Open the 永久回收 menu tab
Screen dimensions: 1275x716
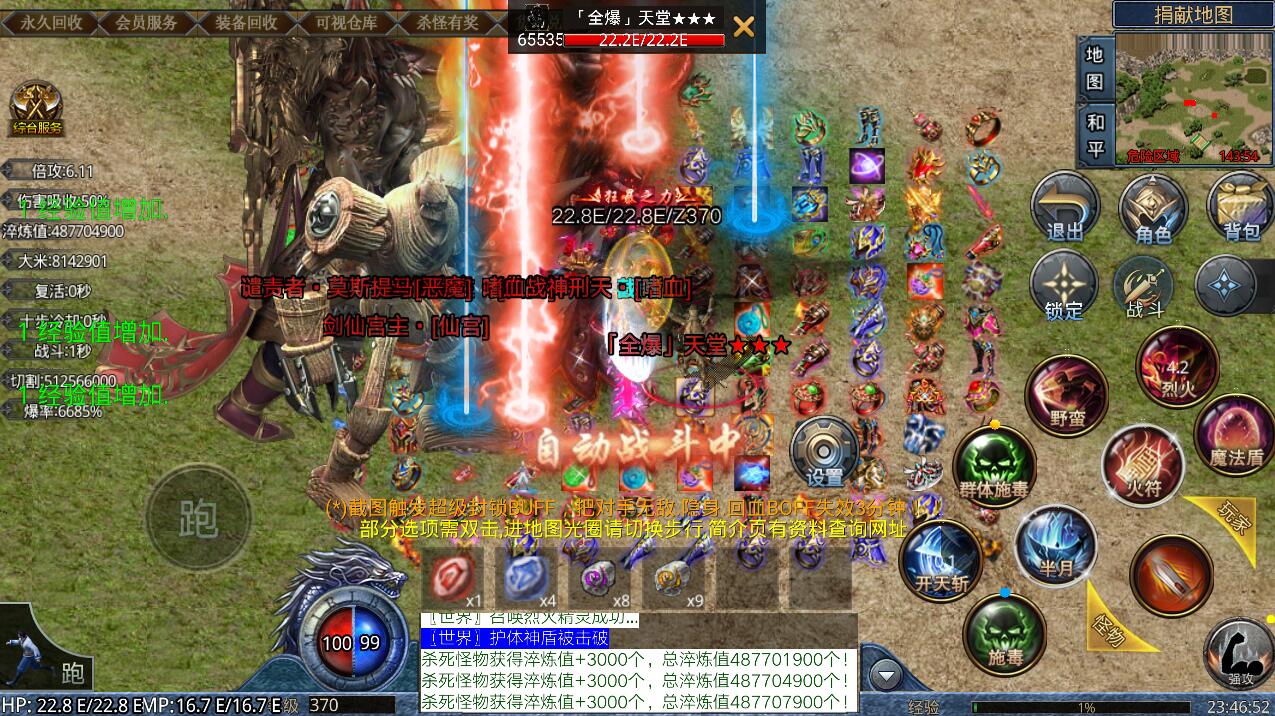pos(50,21)
